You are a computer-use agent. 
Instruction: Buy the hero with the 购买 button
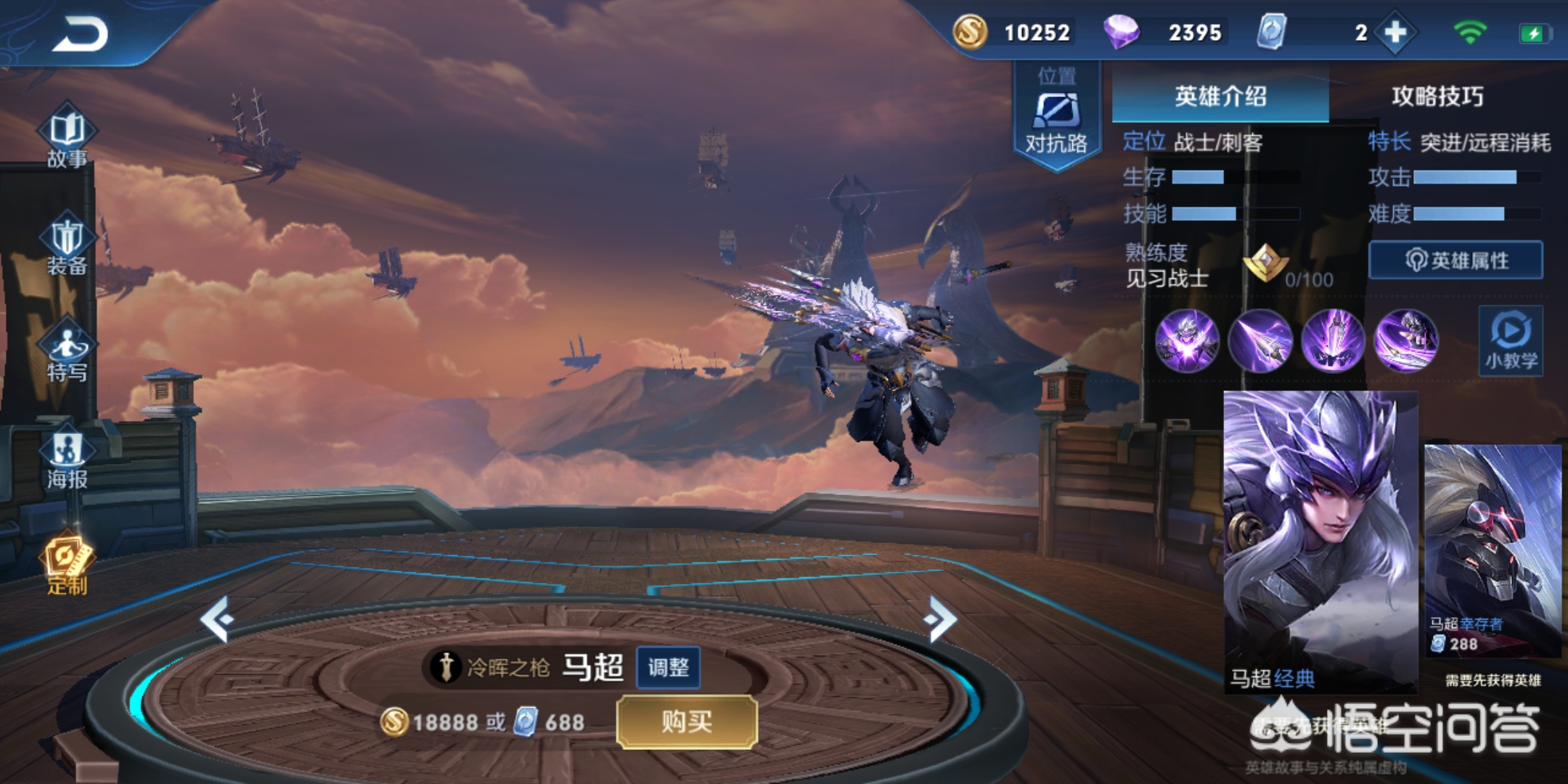(687, 722)
